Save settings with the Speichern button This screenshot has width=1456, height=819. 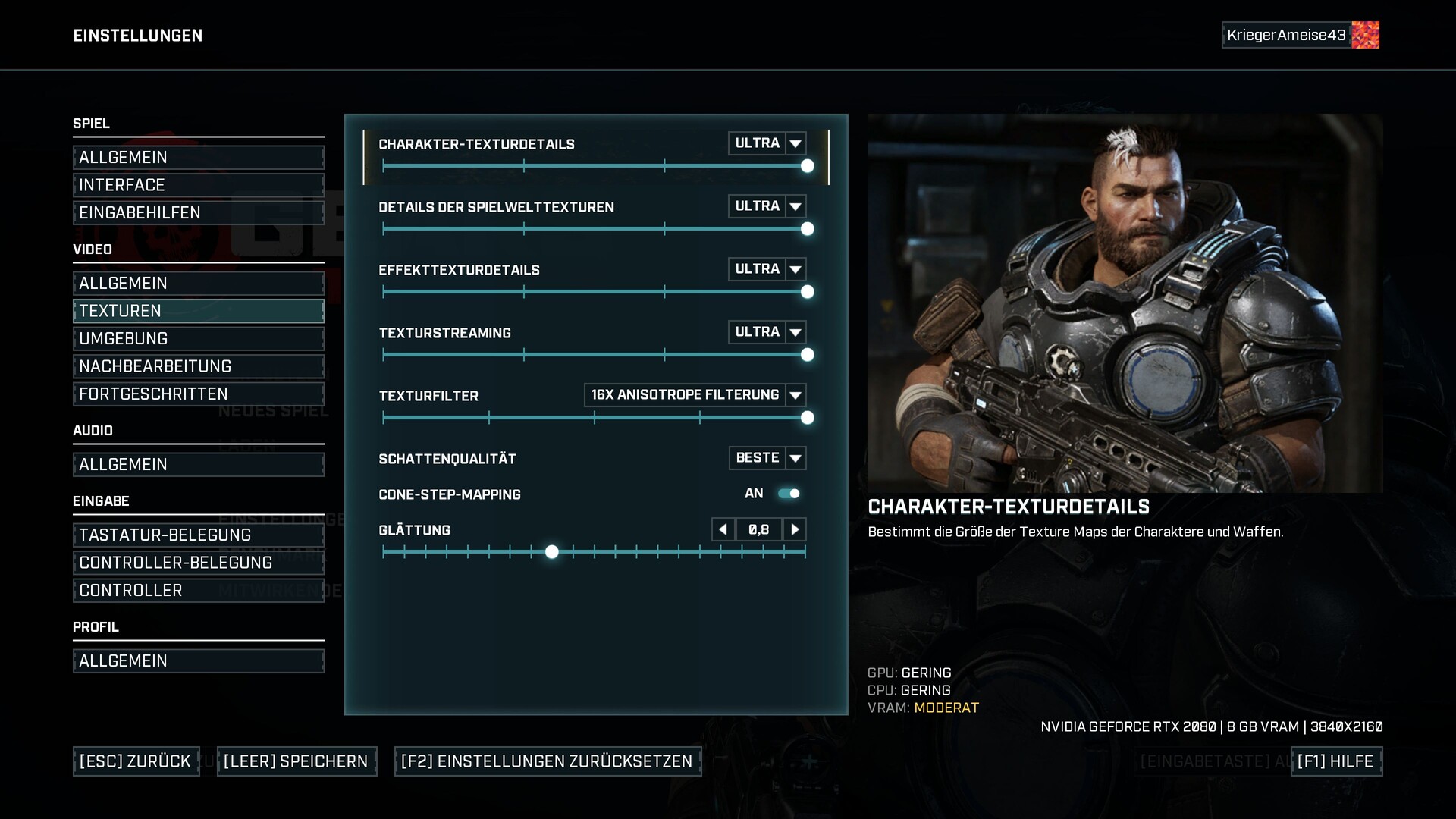297,761
